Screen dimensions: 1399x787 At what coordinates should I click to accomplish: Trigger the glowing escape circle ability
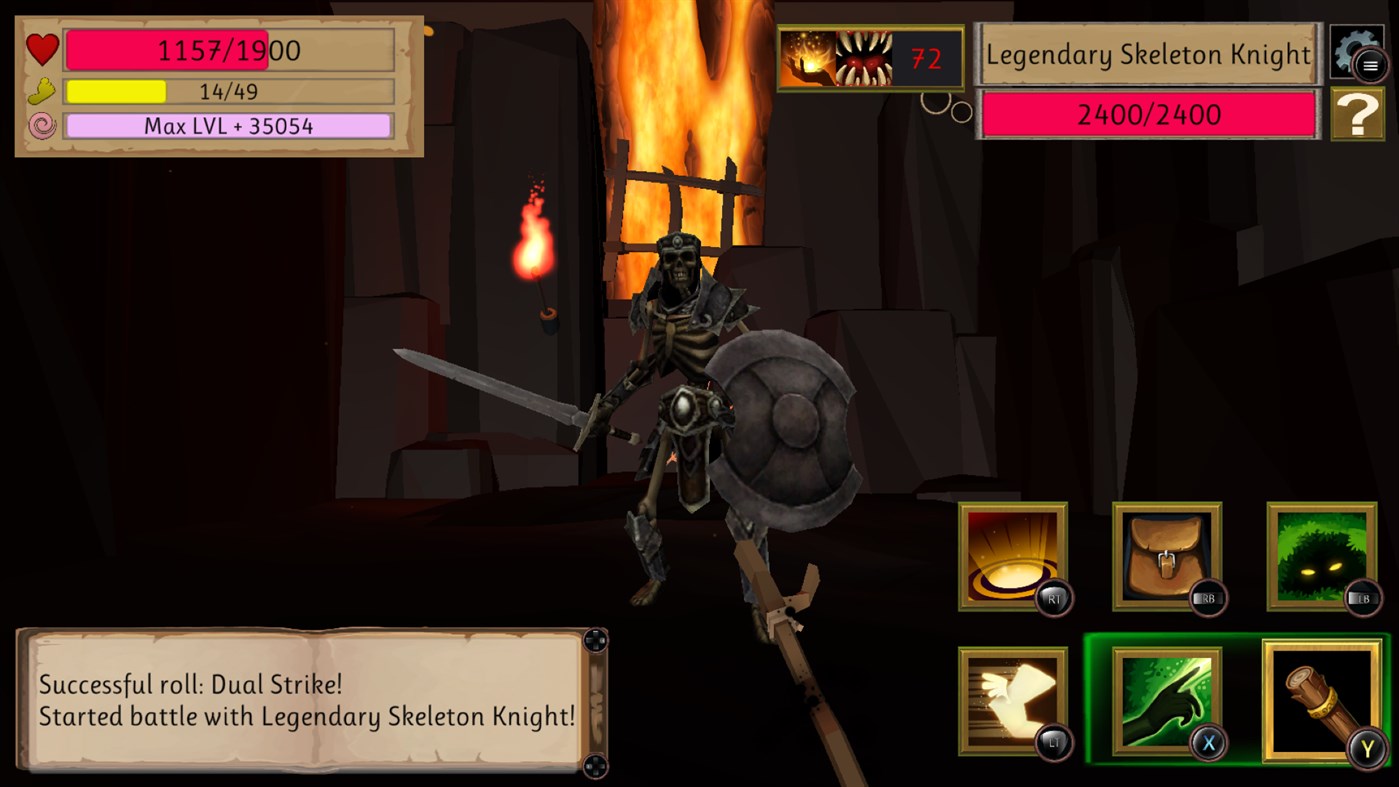coord(1012,556)
